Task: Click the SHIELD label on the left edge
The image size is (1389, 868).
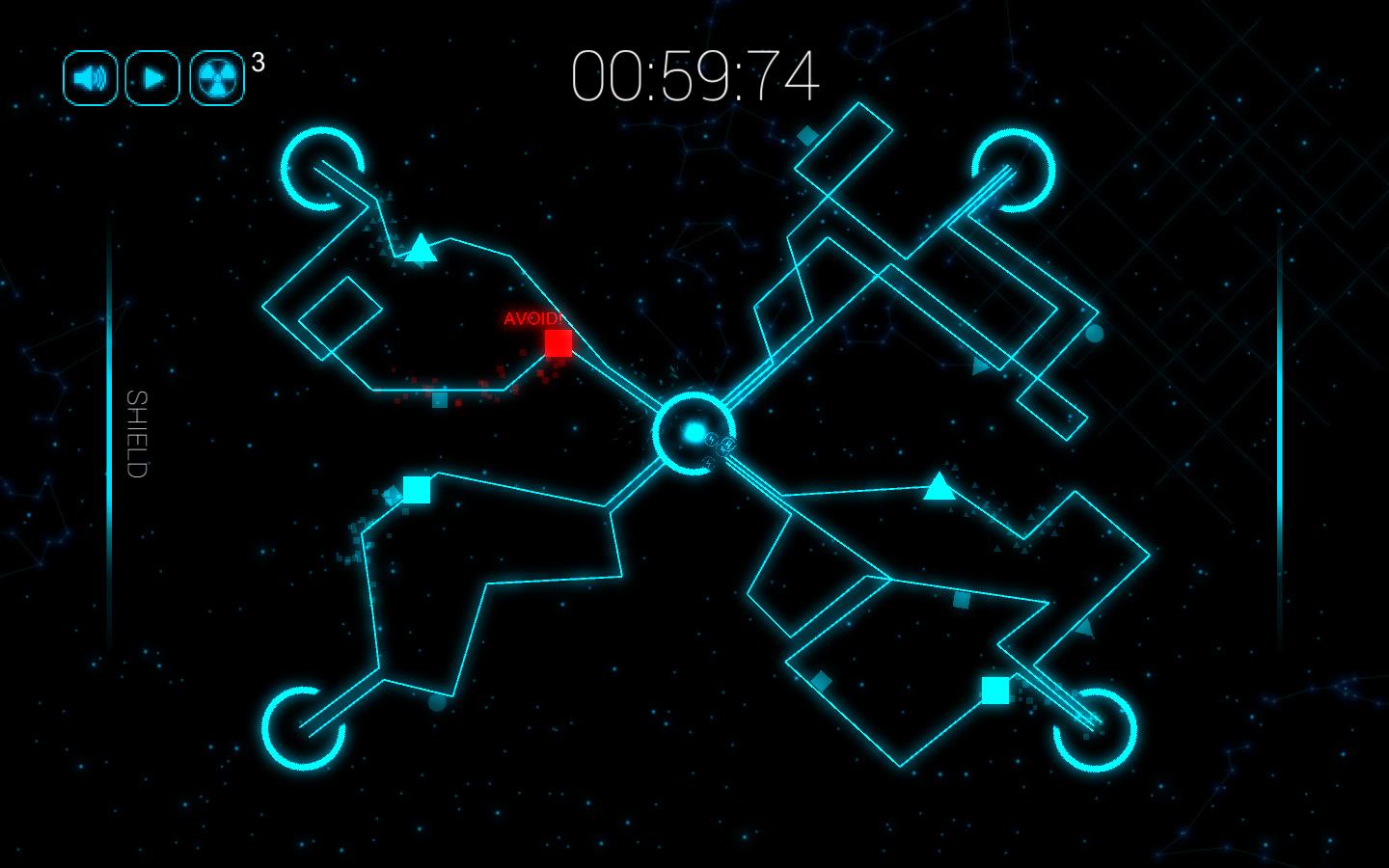Action: pos(137,433)
